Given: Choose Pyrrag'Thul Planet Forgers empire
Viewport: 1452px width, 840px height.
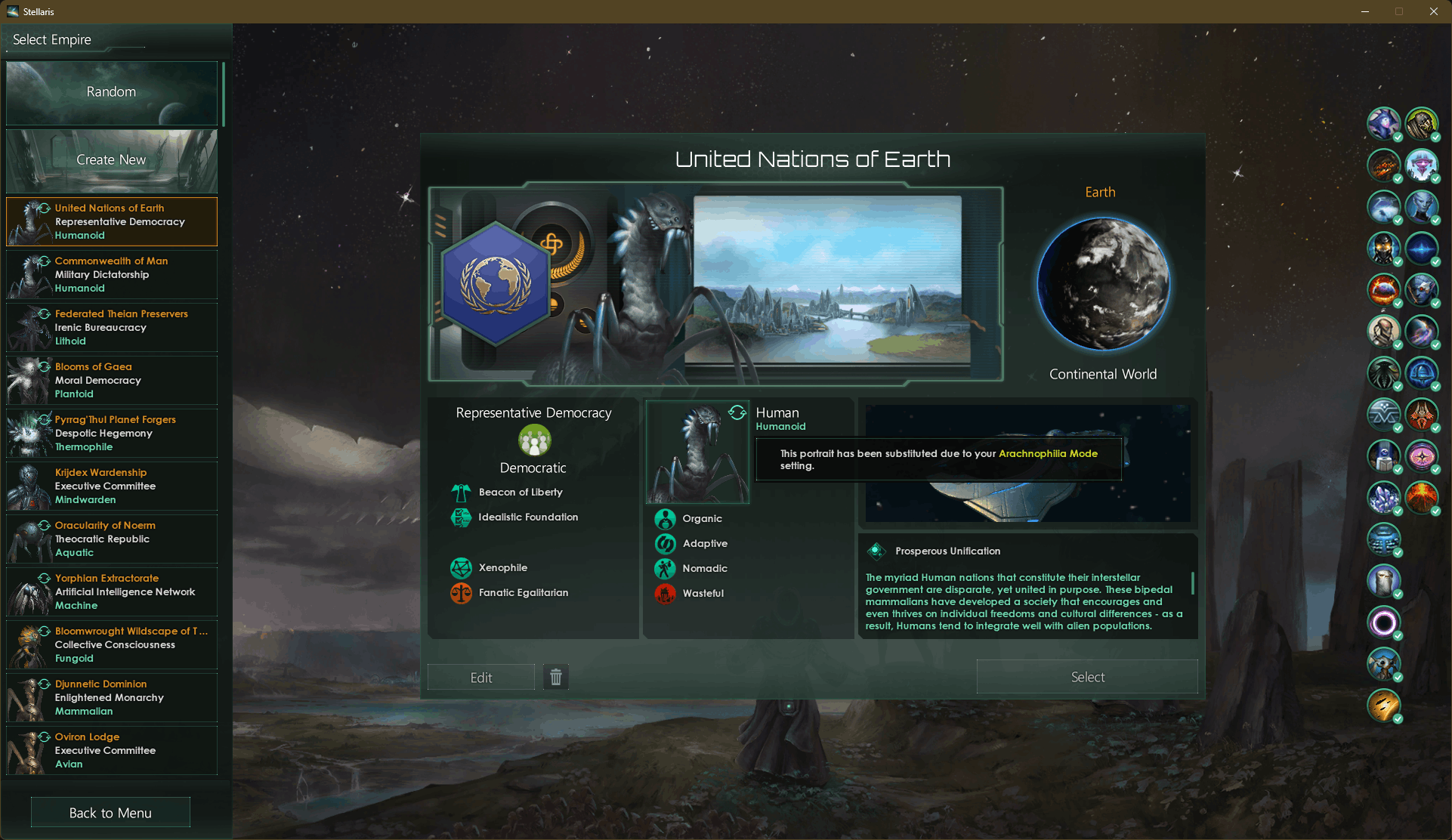Looking at the screenshot, I should 112,433.
